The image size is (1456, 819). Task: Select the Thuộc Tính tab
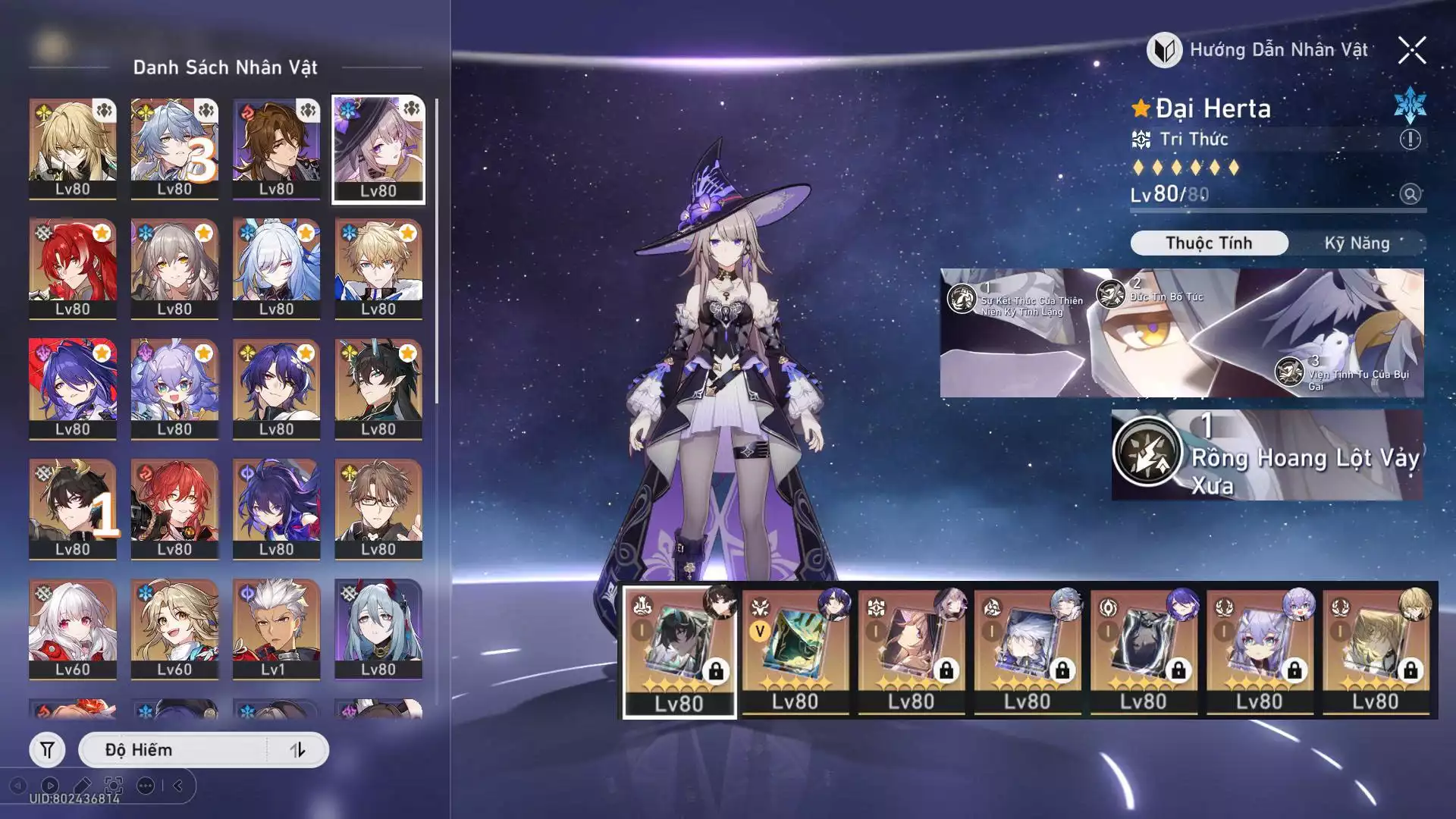(x=1209, y=243)
